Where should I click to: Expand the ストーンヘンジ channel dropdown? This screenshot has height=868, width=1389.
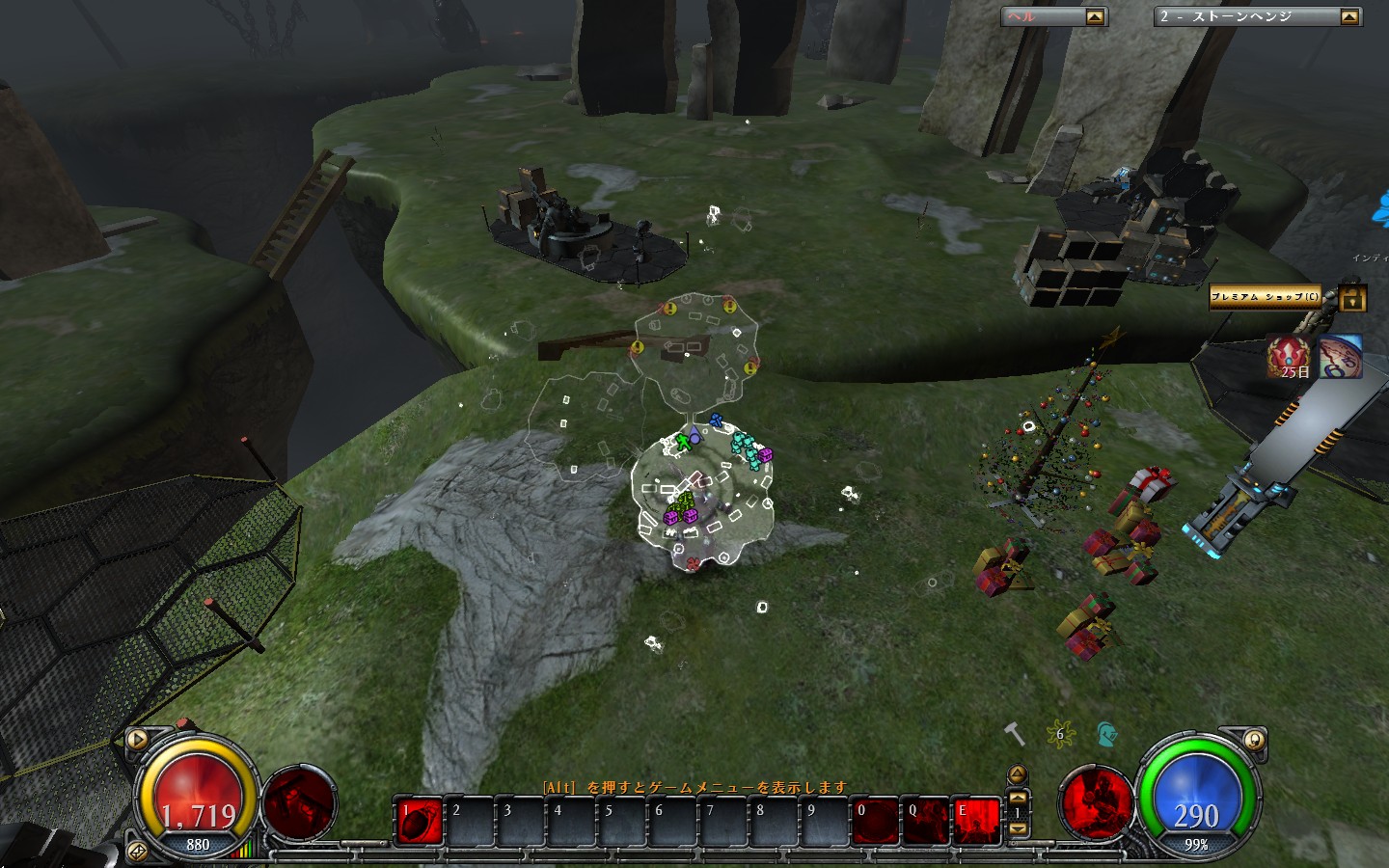(x=1348, y=16)
